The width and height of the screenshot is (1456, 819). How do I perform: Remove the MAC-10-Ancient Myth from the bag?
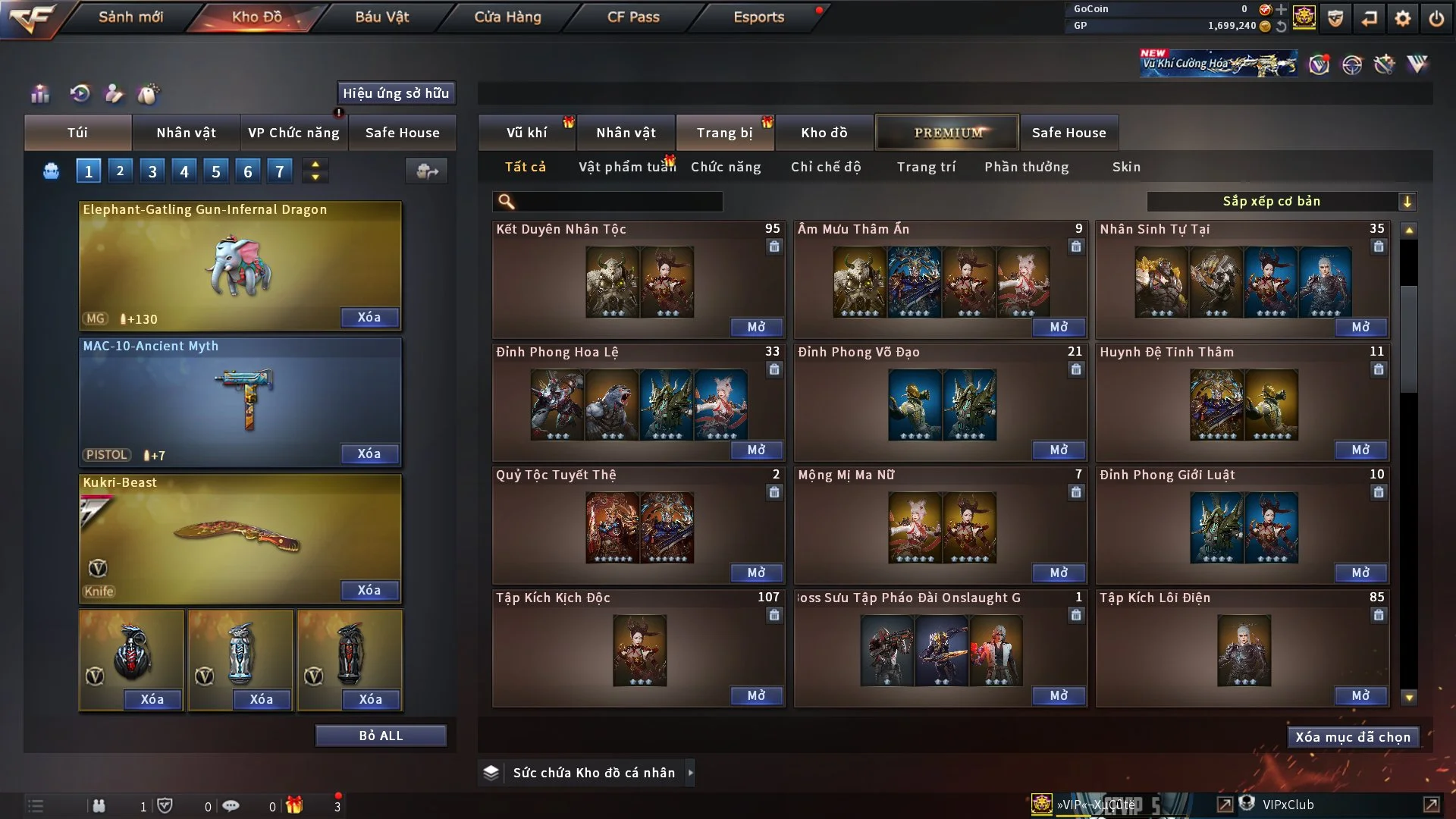point(369,453)
